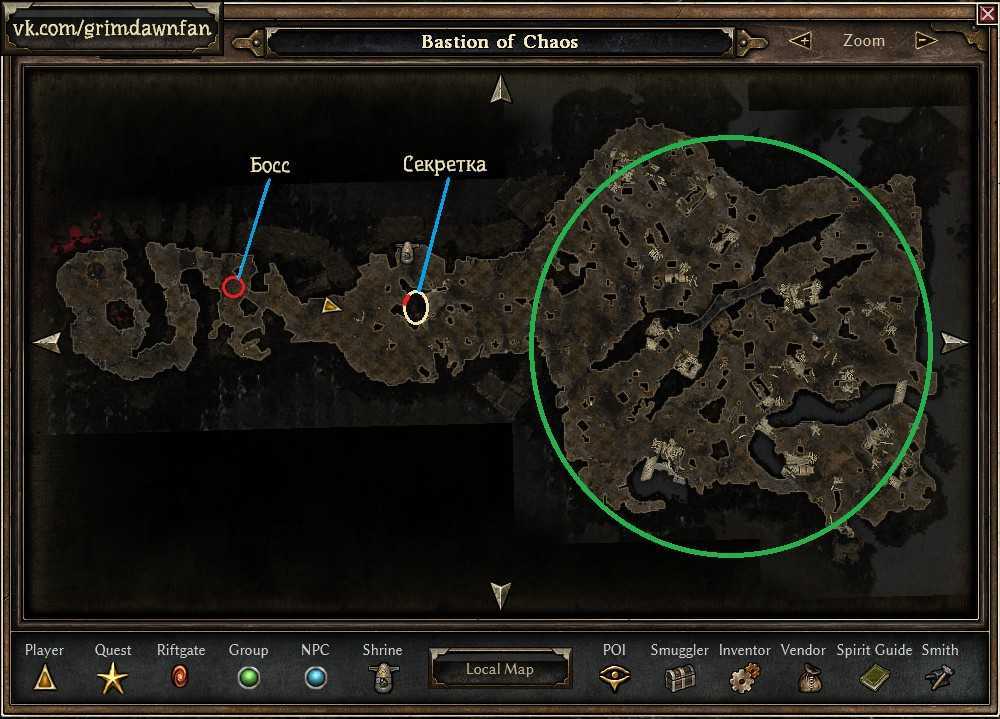Viewport: 1000px width, 719px height.
Task: Pan the map left with side arrow
Action: coord(47,343)
